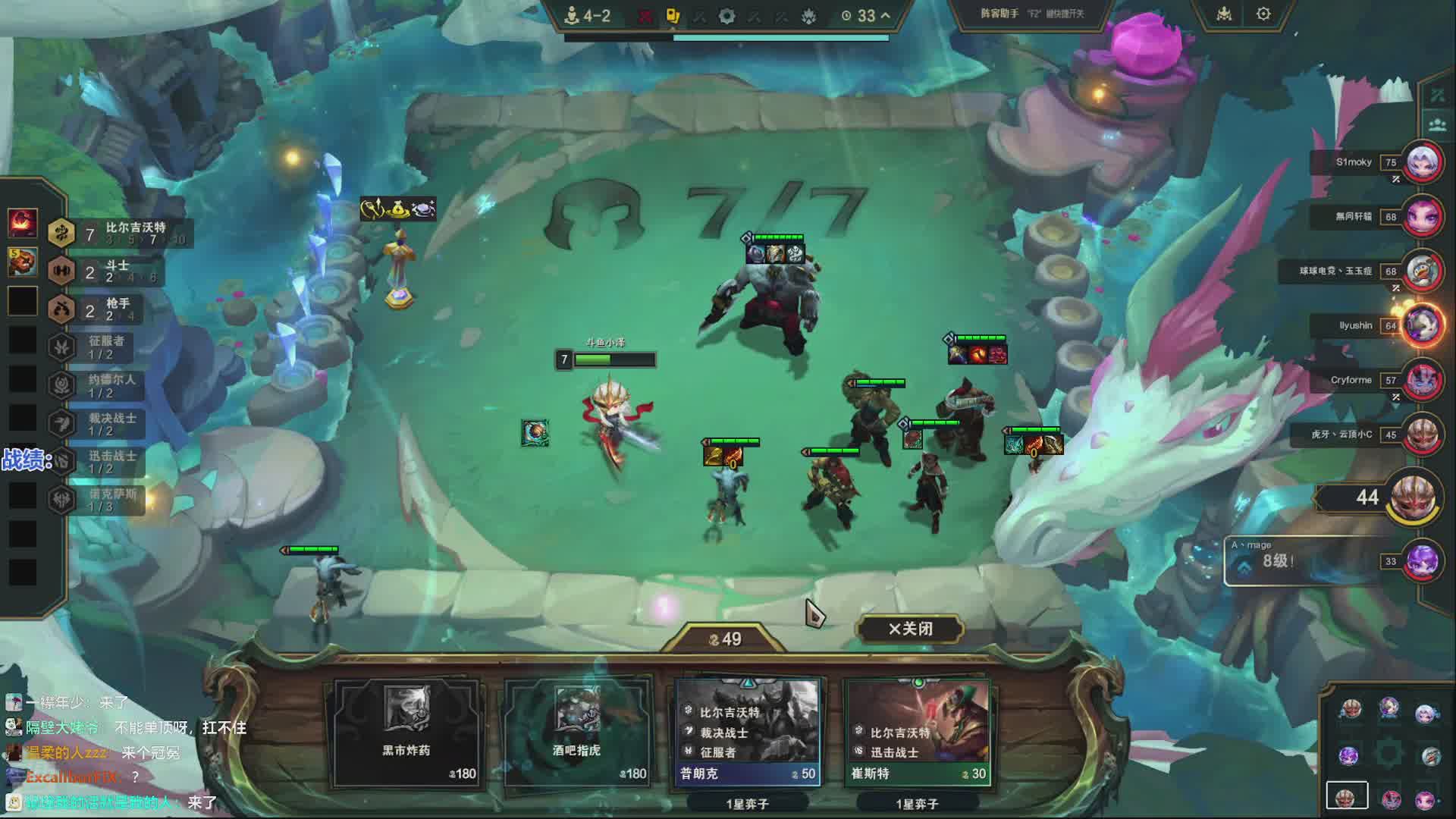This screenshot has width=1456, height=819.
Task: Buy the 普朗克 card costing 50
Action: click(748, 732)
